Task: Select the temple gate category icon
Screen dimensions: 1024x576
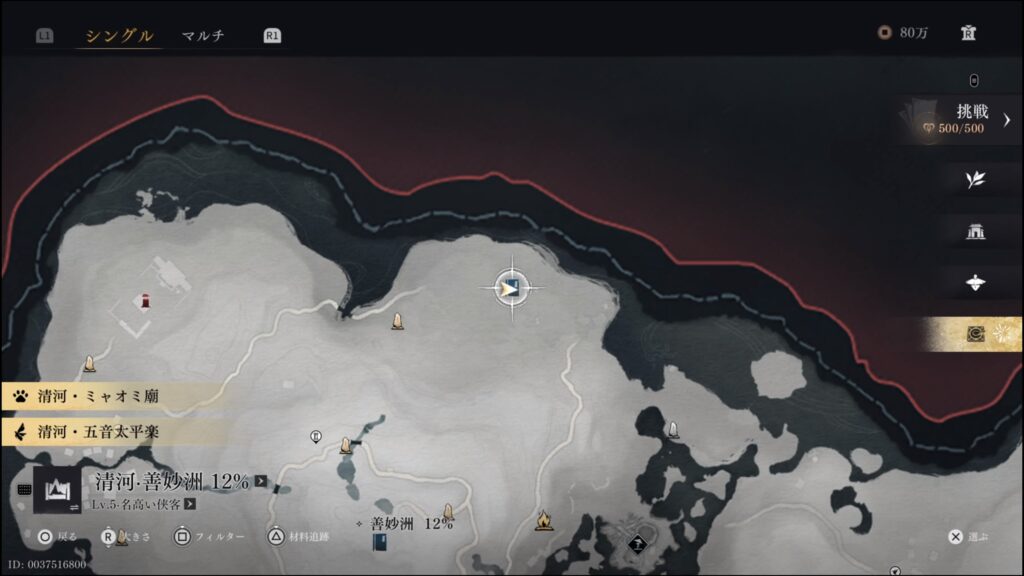Action: pyautogui.click(x=975, y=232)
